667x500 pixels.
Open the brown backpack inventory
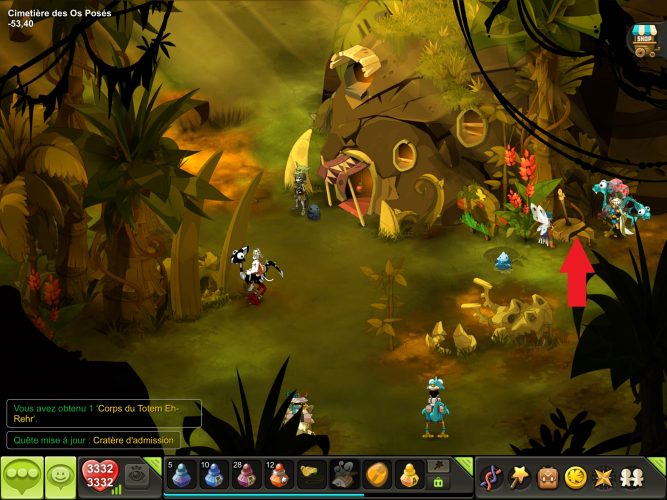(x=547, y=475)
